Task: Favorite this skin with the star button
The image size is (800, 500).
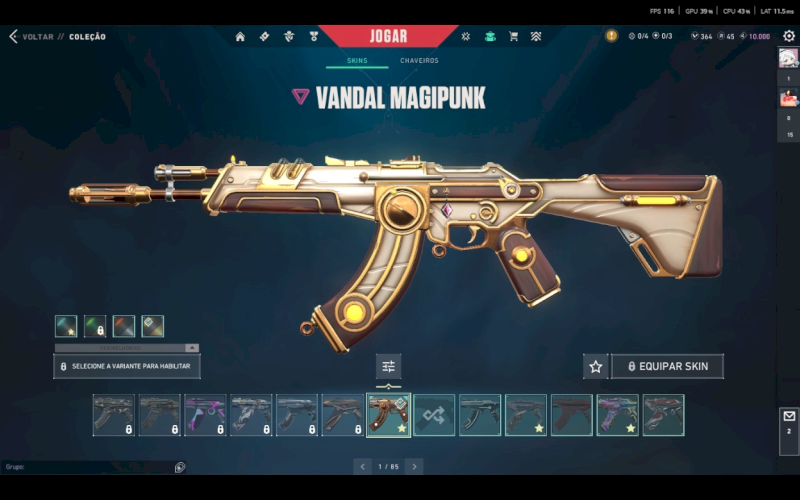Action: (595, 367)
